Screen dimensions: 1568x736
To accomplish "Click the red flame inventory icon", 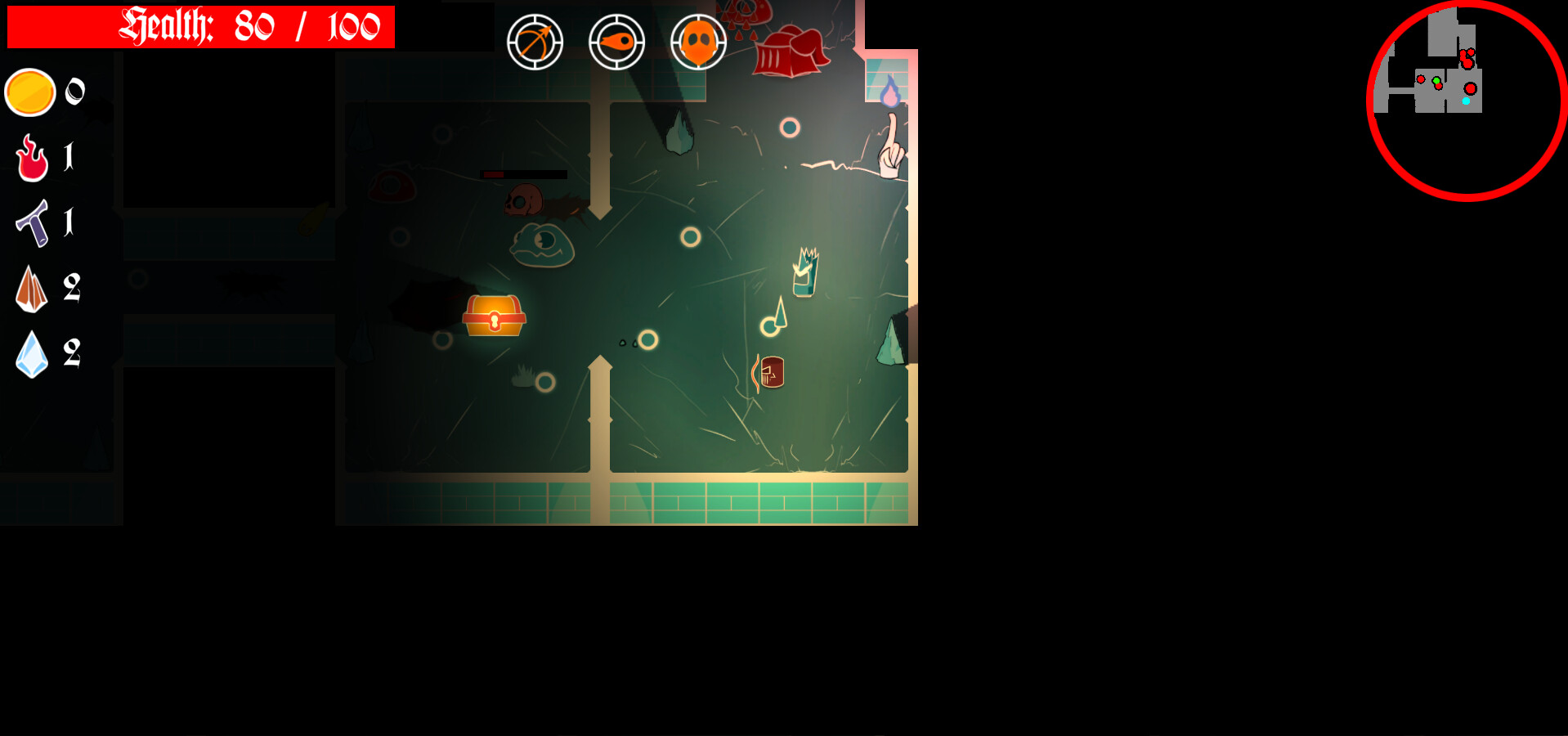I will click(x=30, y=158).
